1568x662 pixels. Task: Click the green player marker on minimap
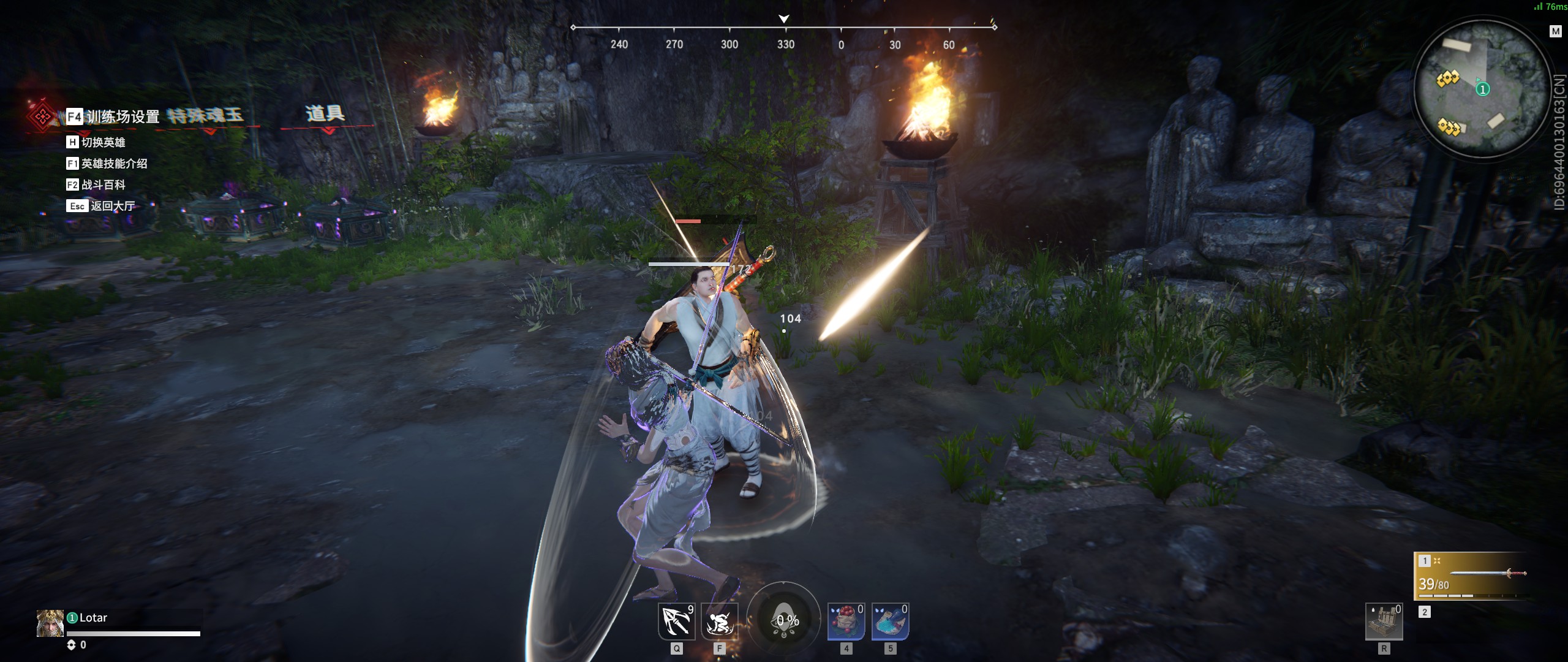click(1482, 89)
